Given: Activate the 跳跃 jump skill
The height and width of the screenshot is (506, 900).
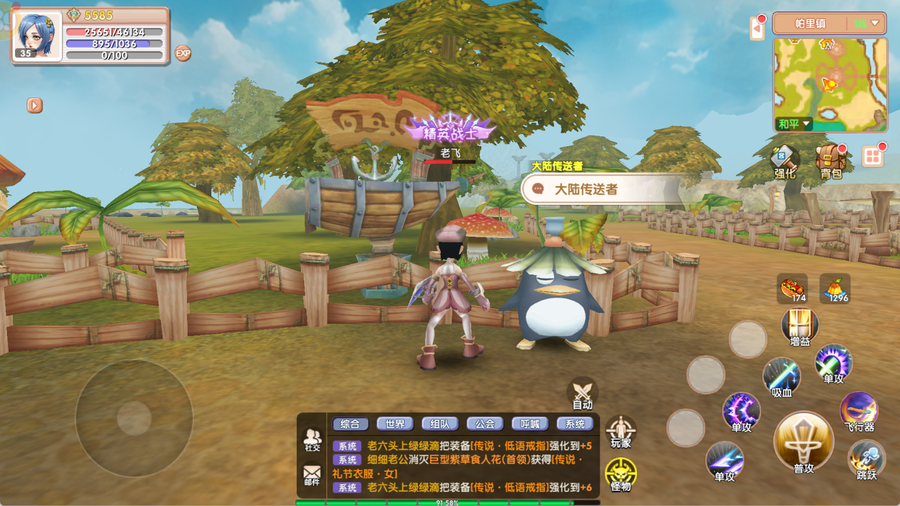Looking at the screenshot, I should tap(866, 458).
